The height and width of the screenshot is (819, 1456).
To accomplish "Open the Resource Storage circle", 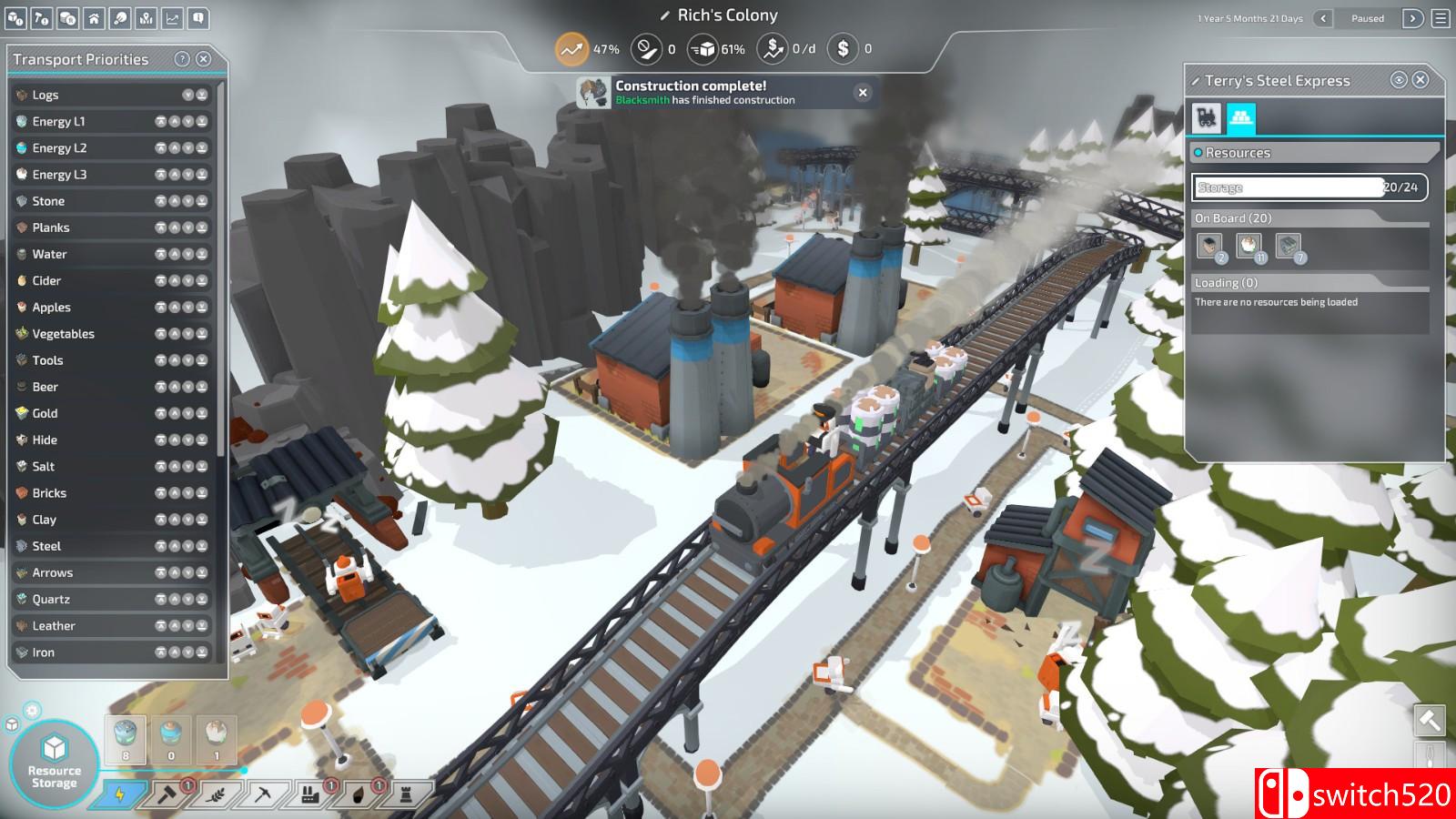I will point(55,763).
